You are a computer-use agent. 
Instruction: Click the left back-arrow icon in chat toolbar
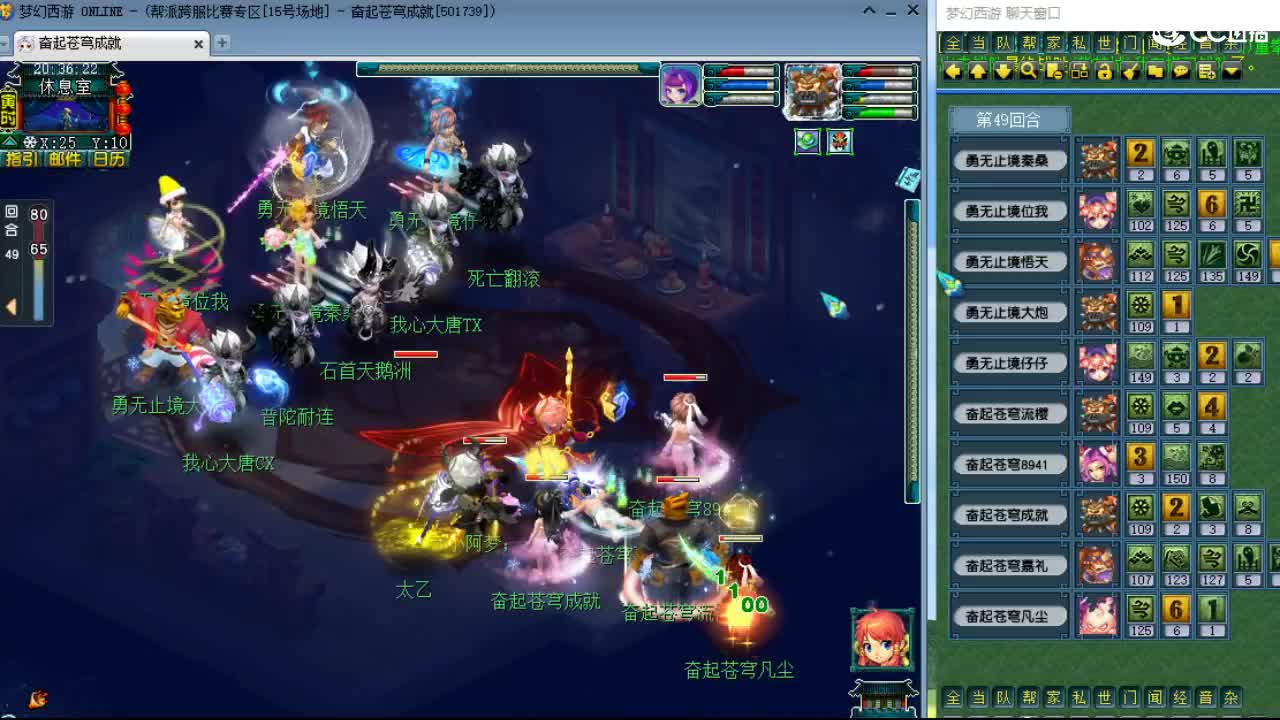tap(953, 72)
